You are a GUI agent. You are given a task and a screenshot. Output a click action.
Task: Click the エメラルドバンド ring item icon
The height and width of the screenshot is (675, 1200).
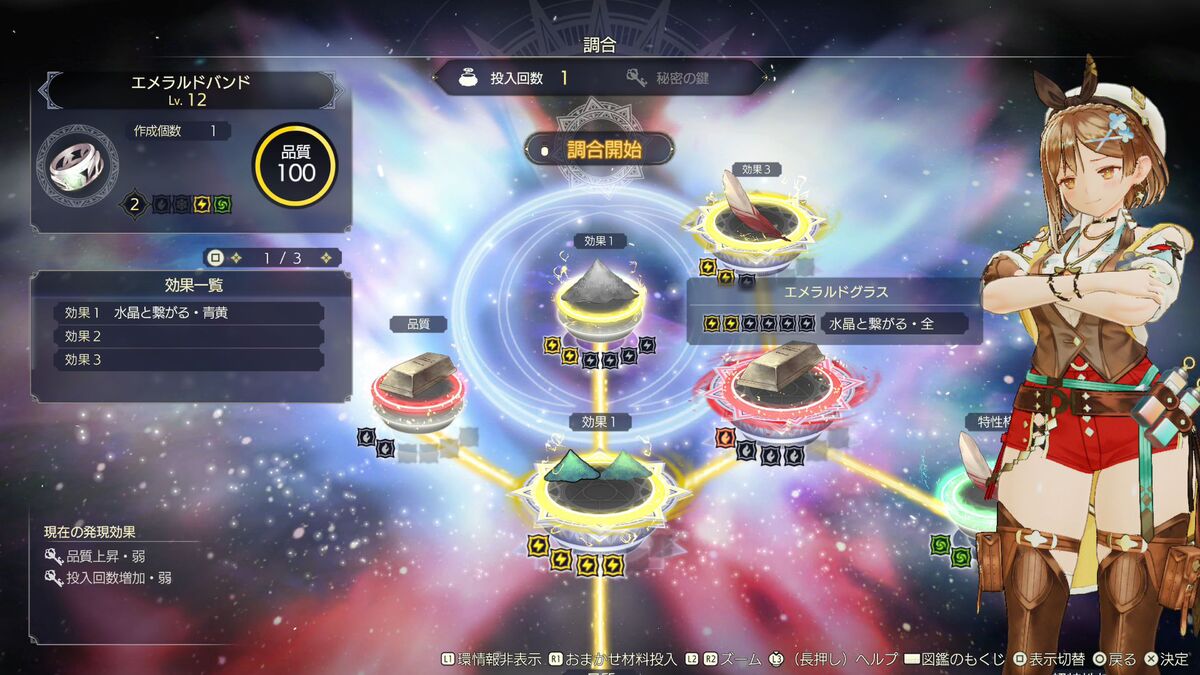coord(77,163)
